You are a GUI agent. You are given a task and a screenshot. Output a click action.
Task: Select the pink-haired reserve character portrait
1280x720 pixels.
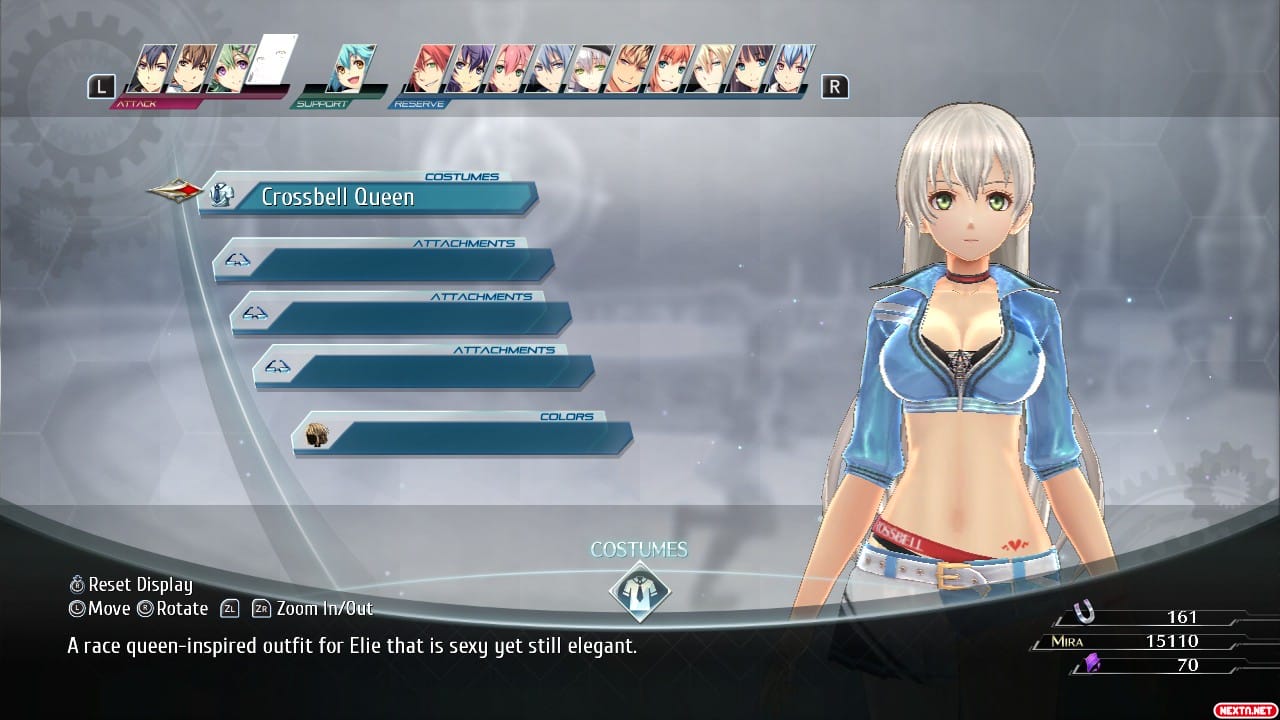pos(509,68)
